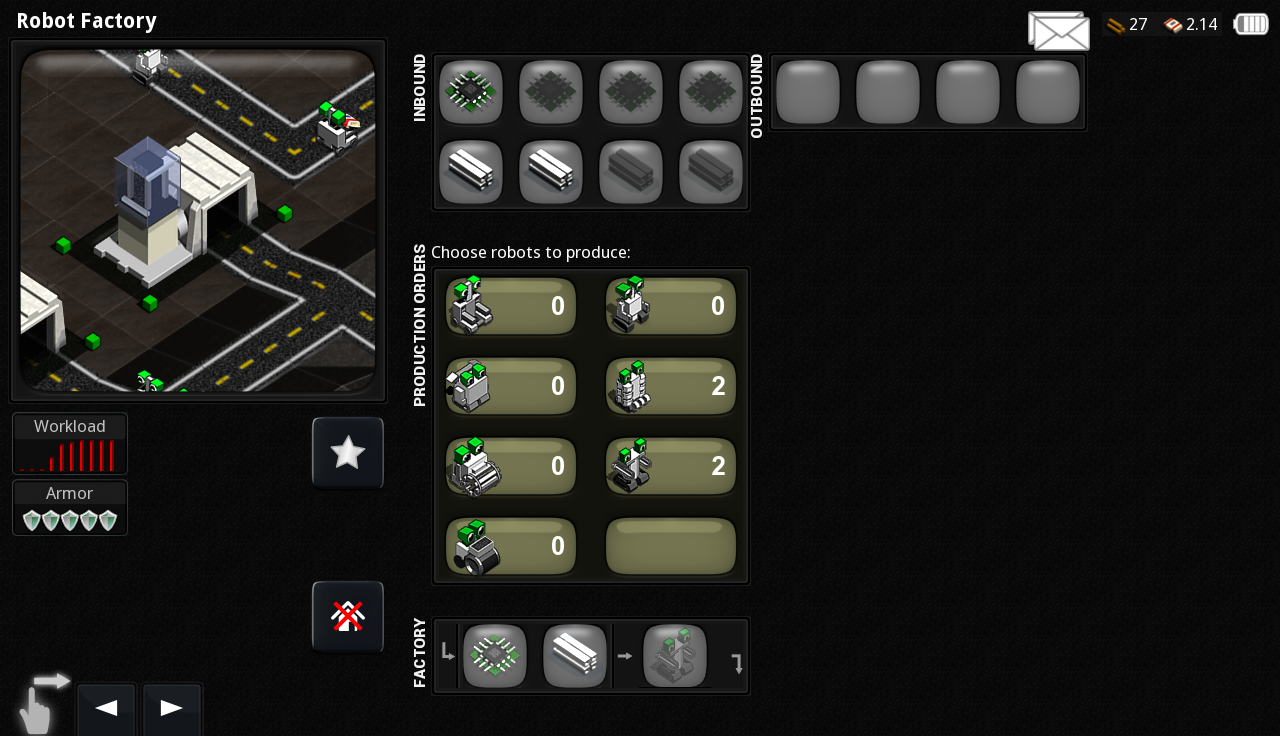Go to next building with right arrow

pos(171,709)
